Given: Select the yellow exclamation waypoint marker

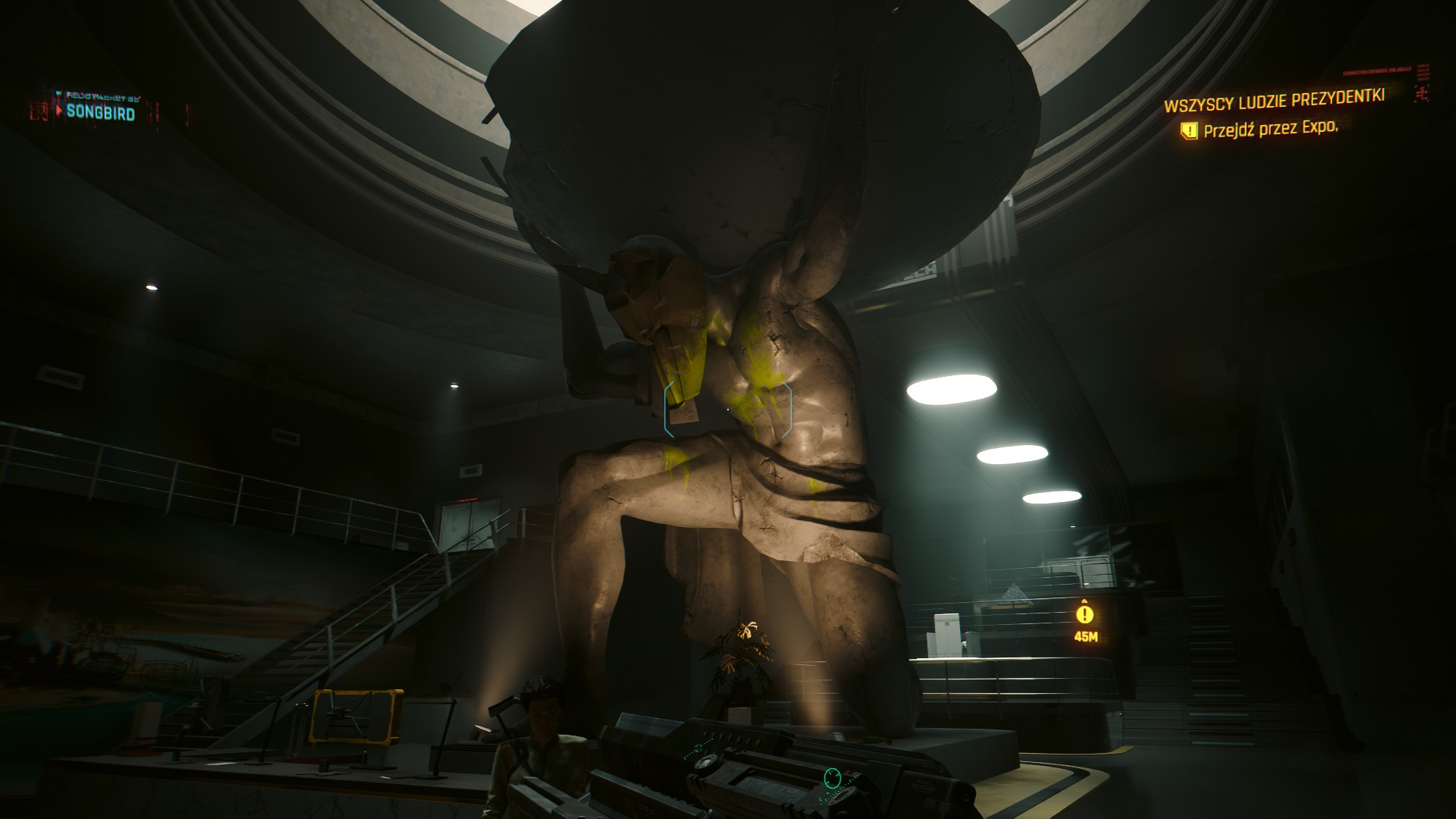Looking at the screenshot, I should pos(1086,613).
